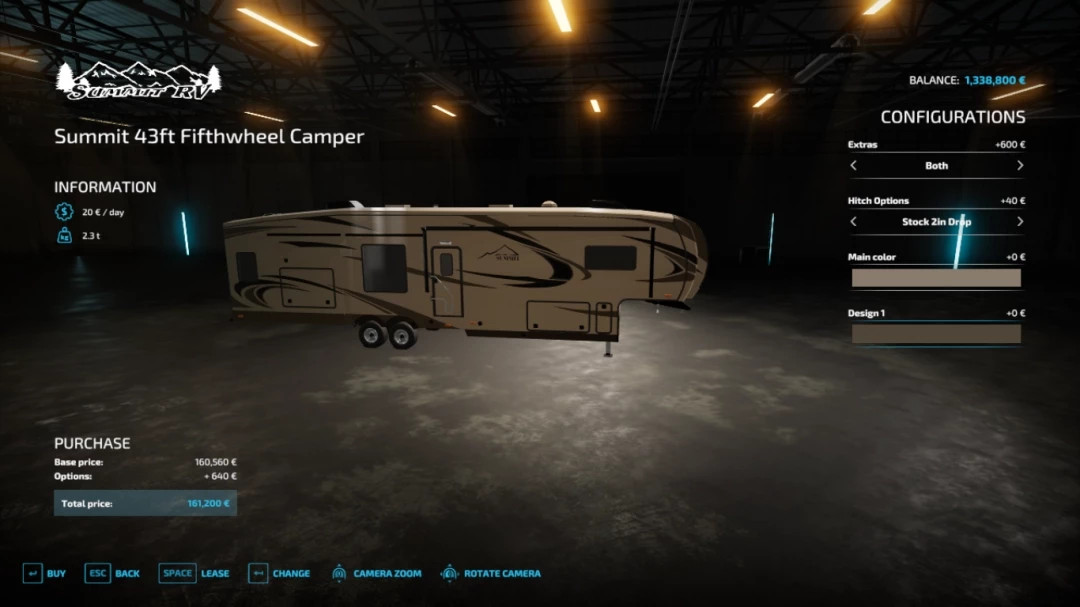Select previous Extras option arrow
The width and height of the screenshot is (1080, 607).
(853, 166)
